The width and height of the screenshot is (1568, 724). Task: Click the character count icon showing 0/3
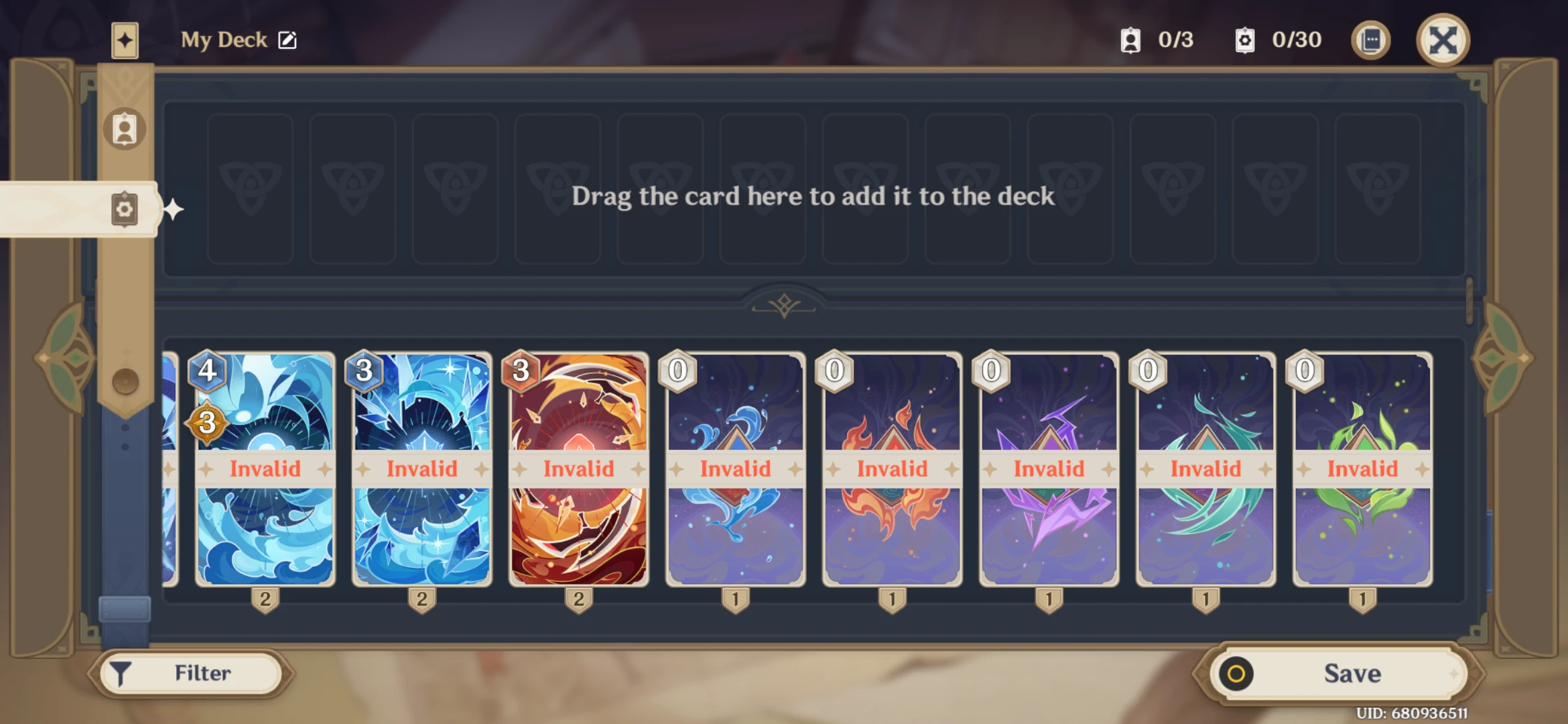[1131, 40]
